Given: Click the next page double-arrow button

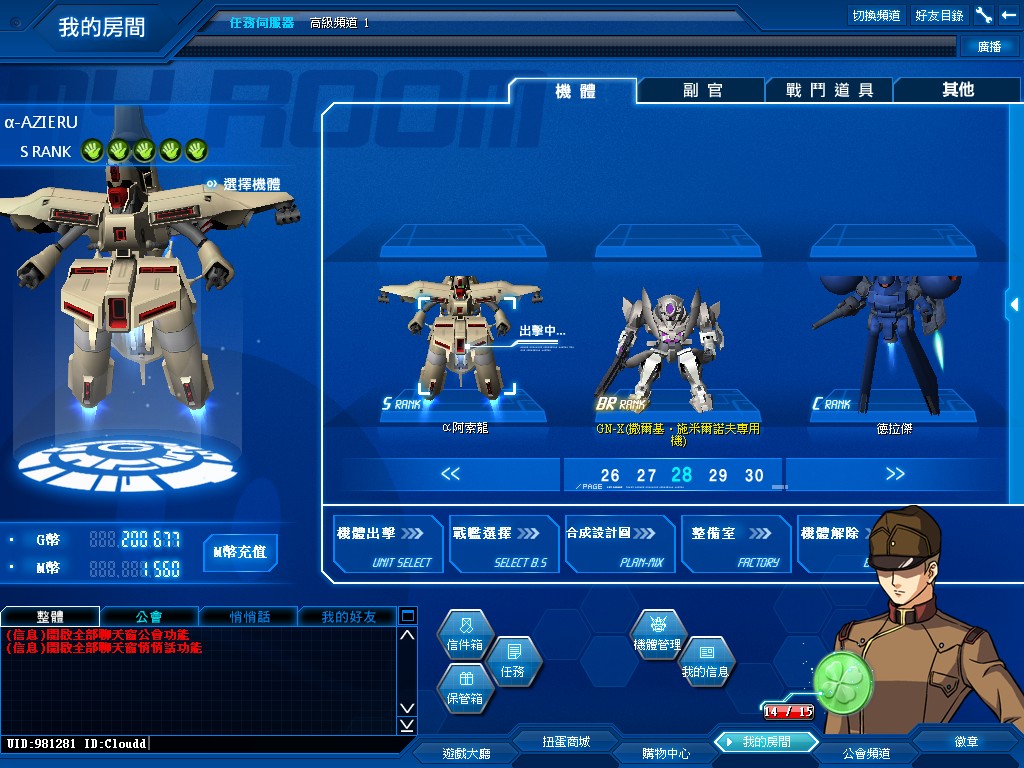Looking at the screenshot, I should point(895,474).
